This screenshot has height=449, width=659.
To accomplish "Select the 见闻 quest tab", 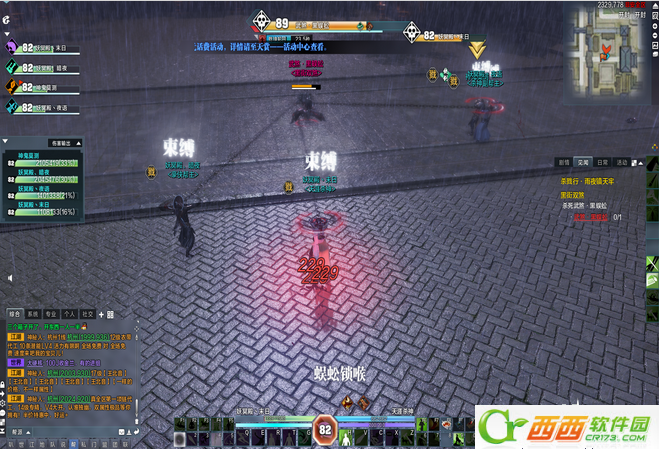I will coord(583,162).
